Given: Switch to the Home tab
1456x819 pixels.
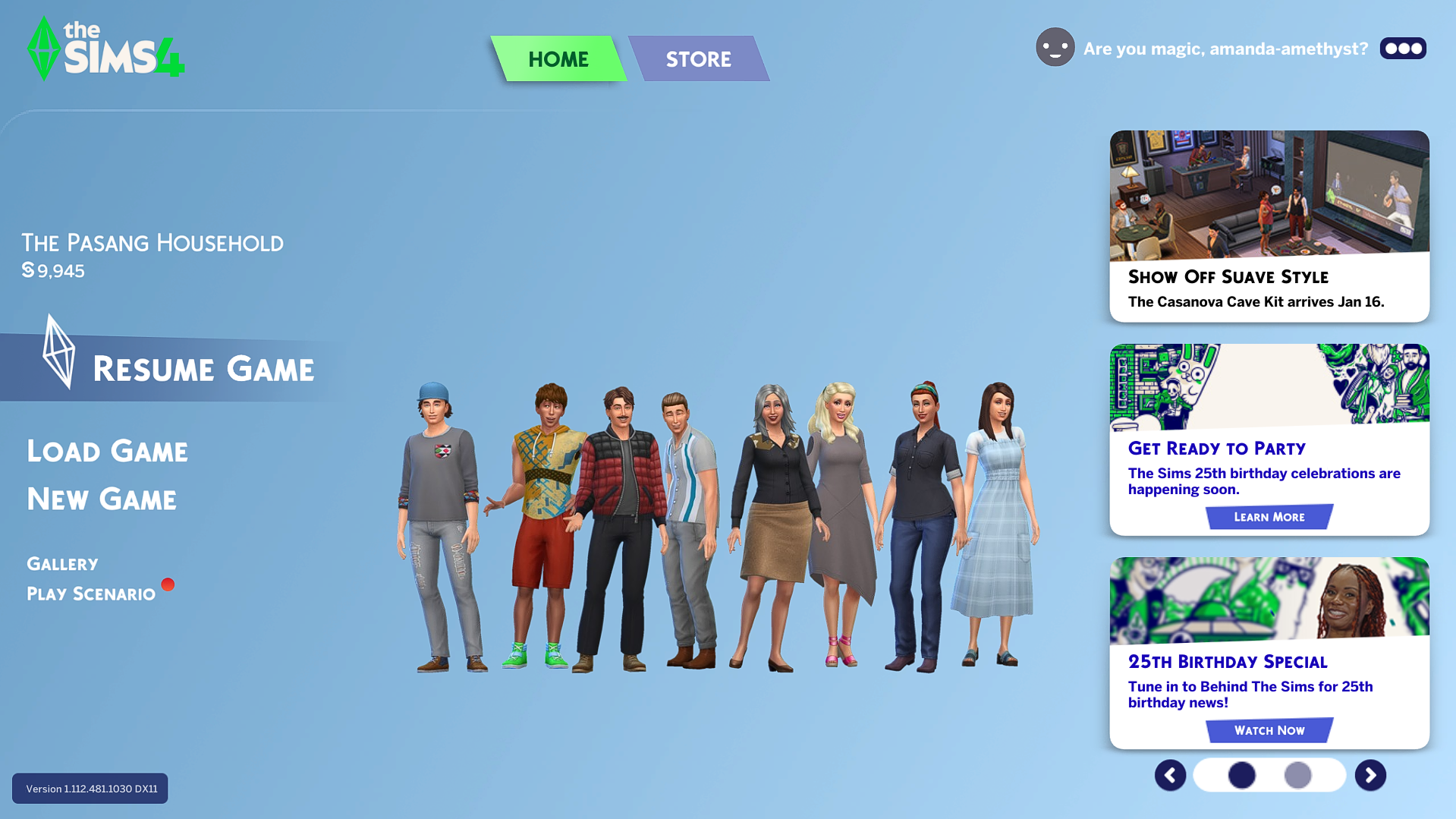Looking at the screenshot, I should coord(558,59).
